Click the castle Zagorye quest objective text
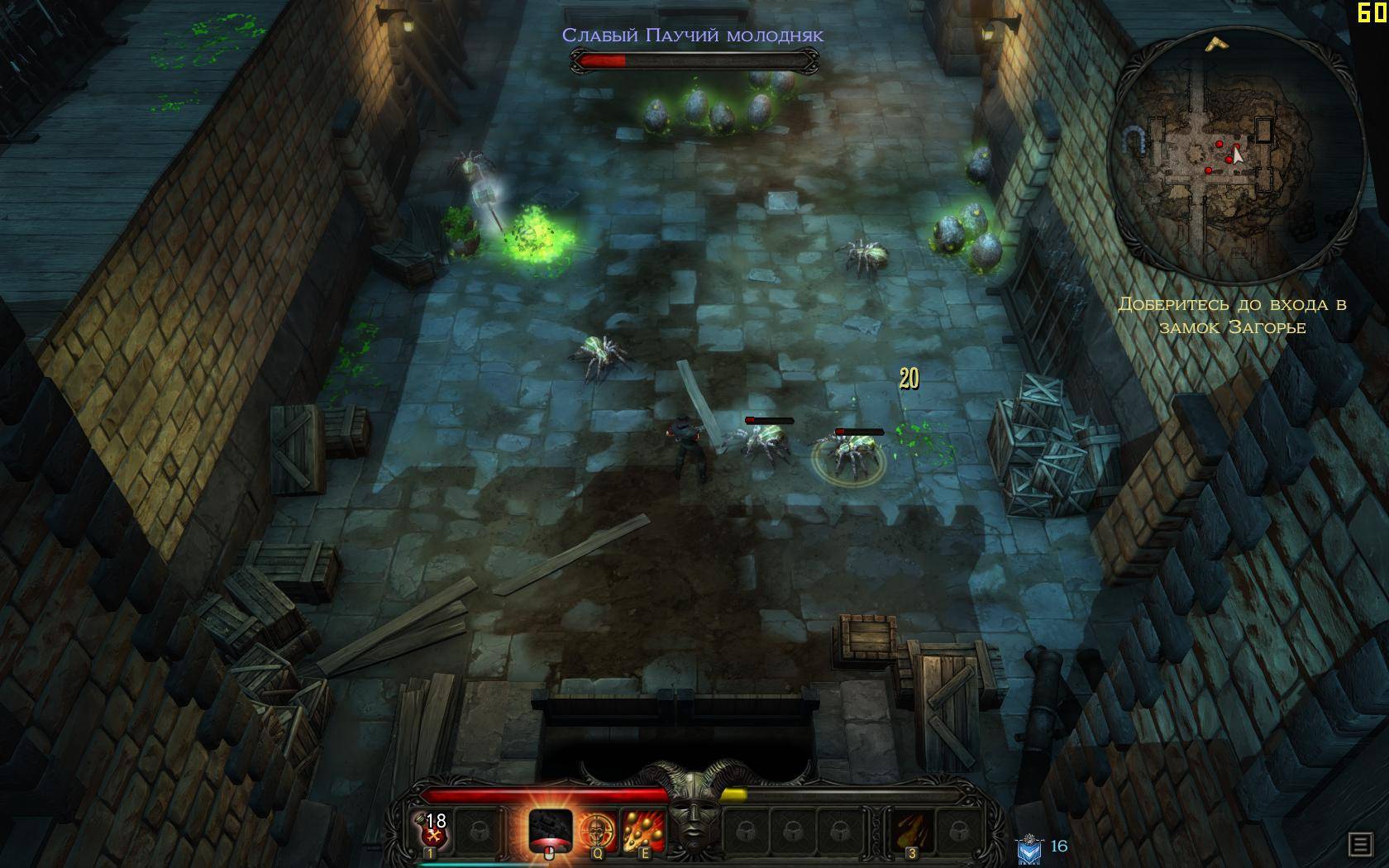 (x=1232, y=316)
